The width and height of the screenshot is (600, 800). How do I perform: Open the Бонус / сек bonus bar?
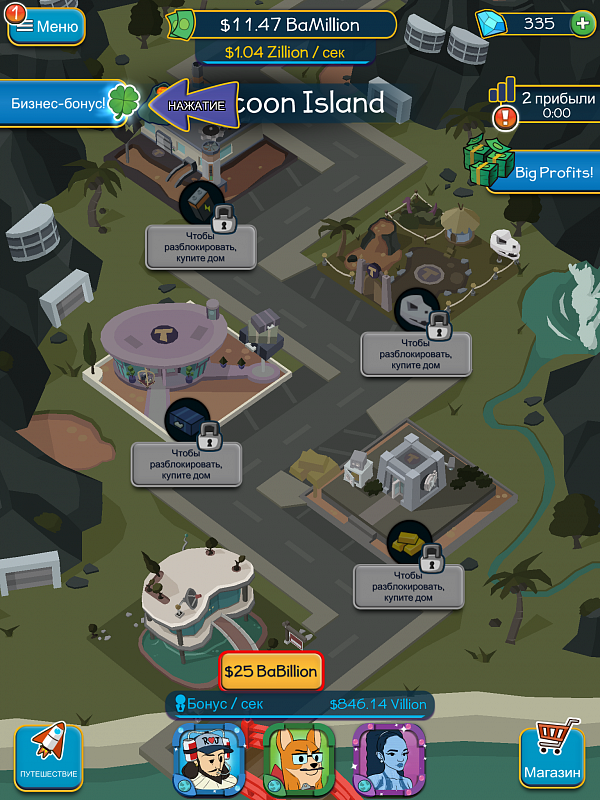pos(301,705)
